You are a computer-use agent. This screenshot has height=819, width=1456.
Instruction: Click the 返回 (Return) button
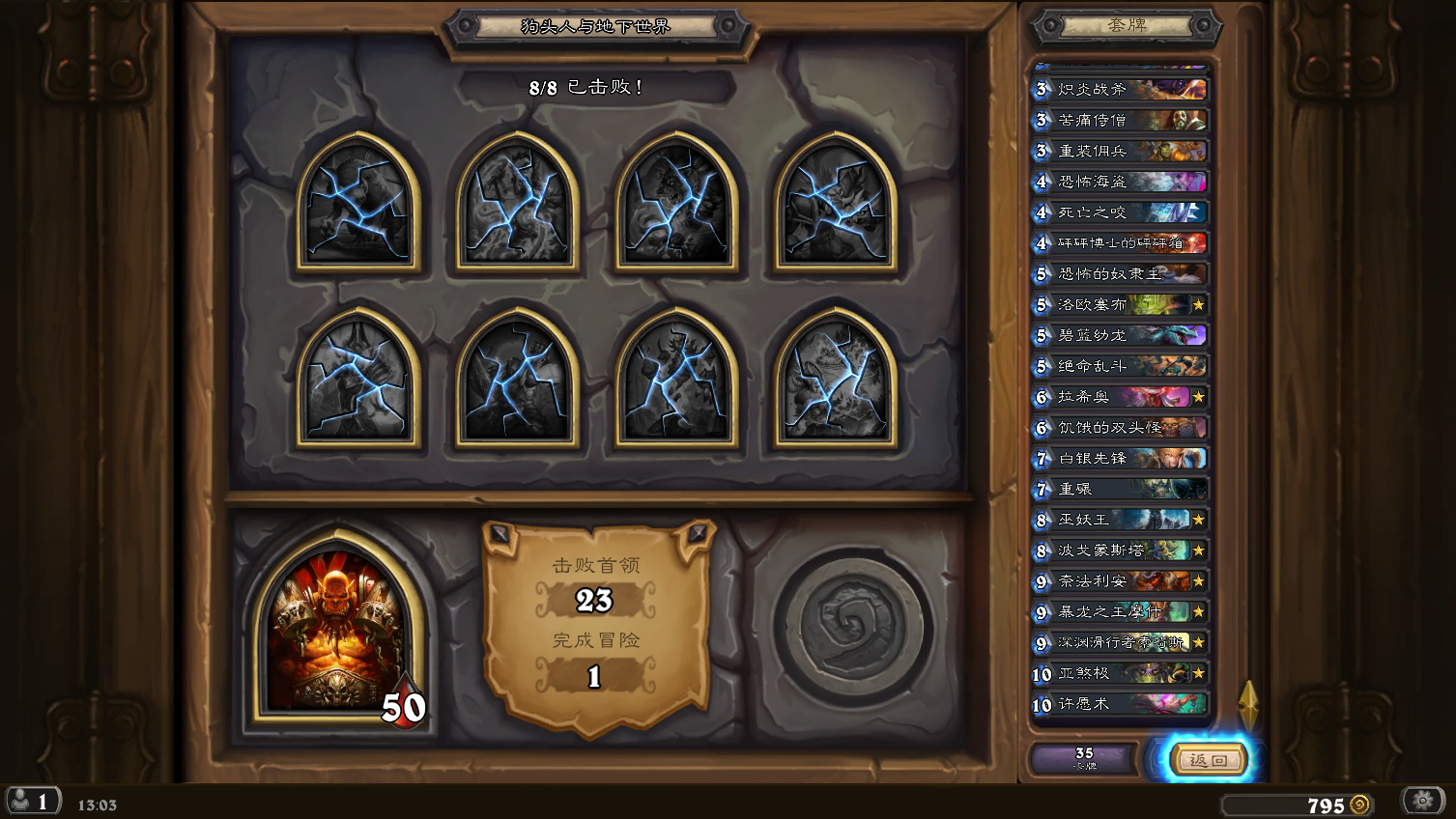(1208, 760)
